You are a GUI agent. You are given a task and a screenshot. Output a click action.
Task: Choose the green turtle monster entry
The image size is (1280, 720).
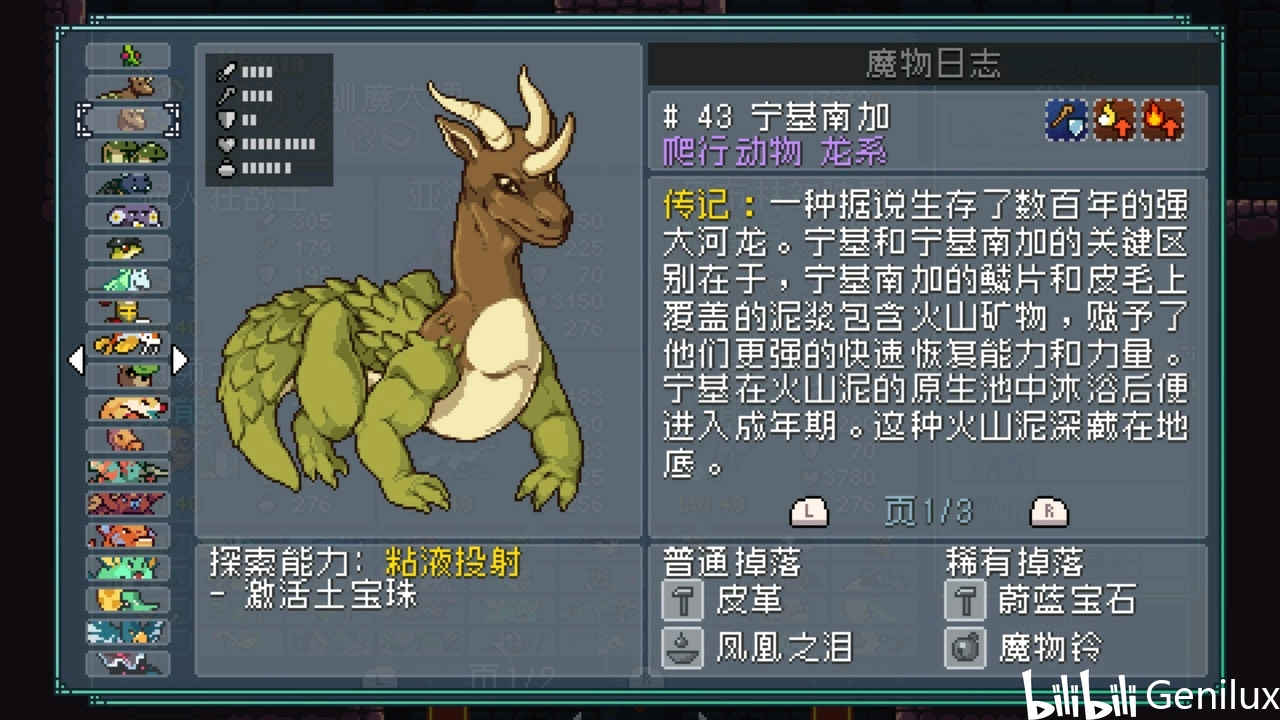click(129, 152)
